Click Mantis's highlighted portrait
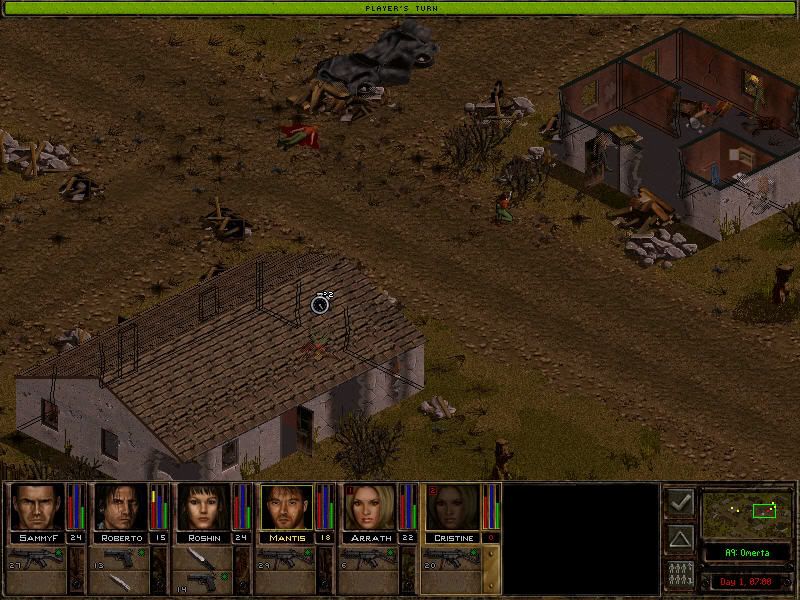 click(286, 507)
